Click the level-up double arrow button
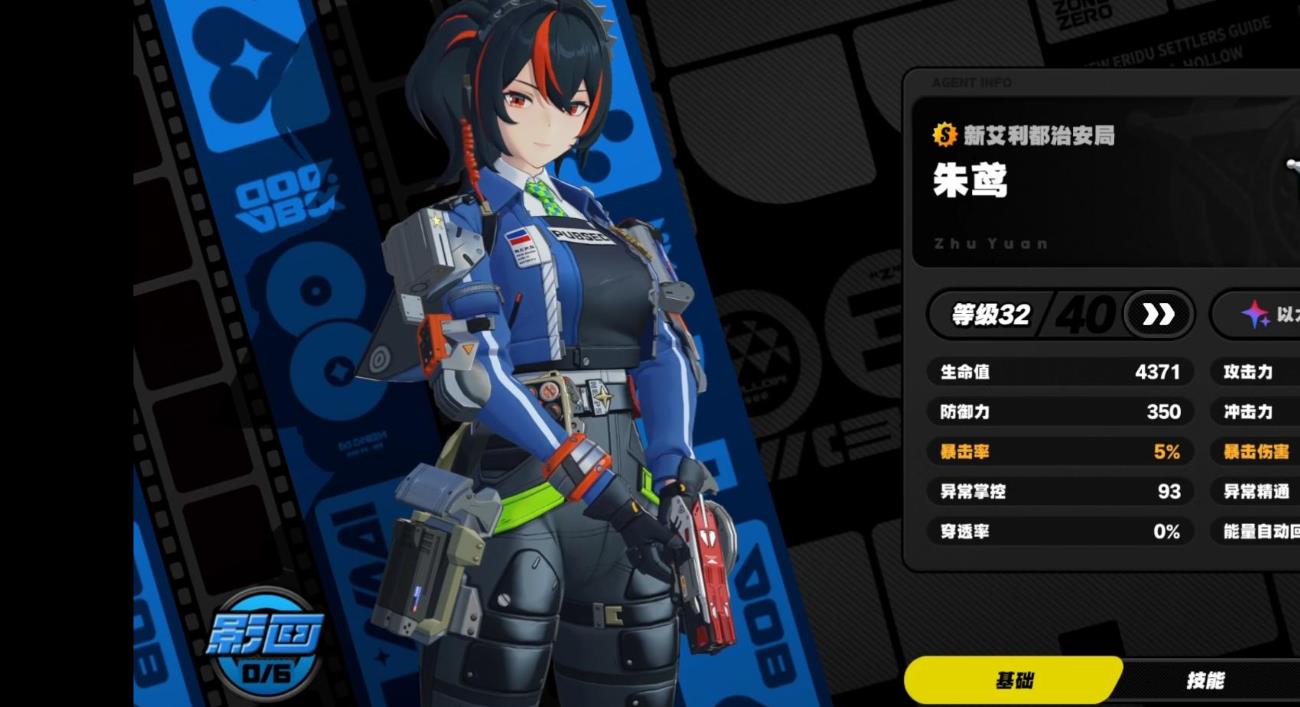This screenshot has width=1300, height=707. (1158, 315)
